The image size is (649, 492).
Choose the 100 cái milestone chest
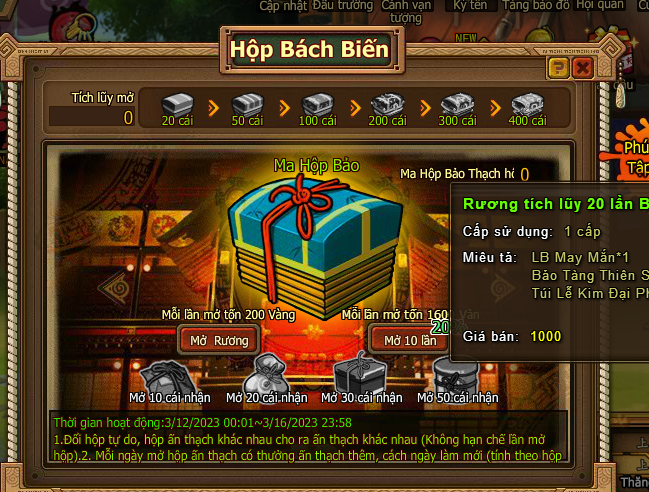click(317, 103)
